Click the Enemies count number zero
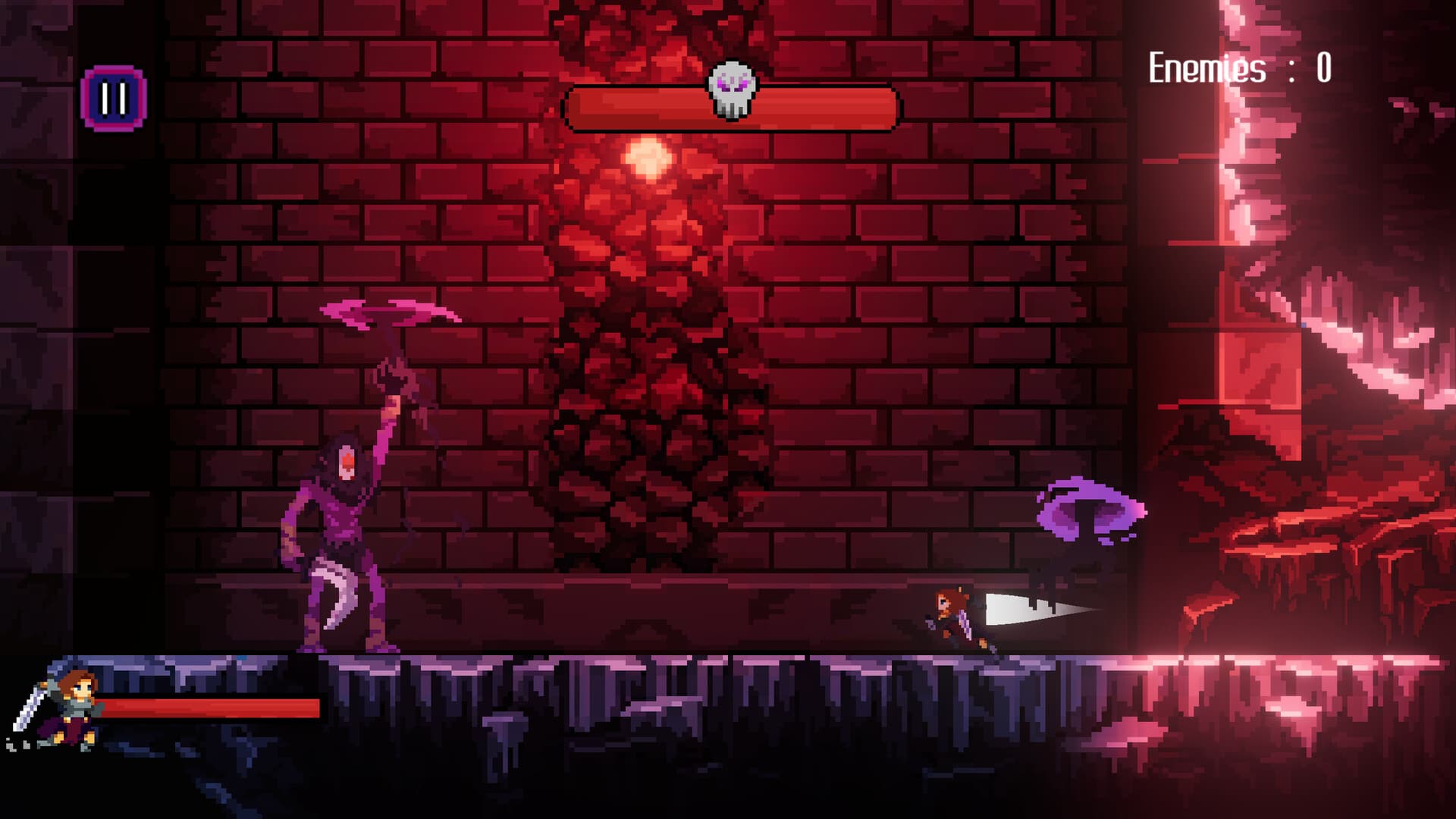 [1323, 70]
